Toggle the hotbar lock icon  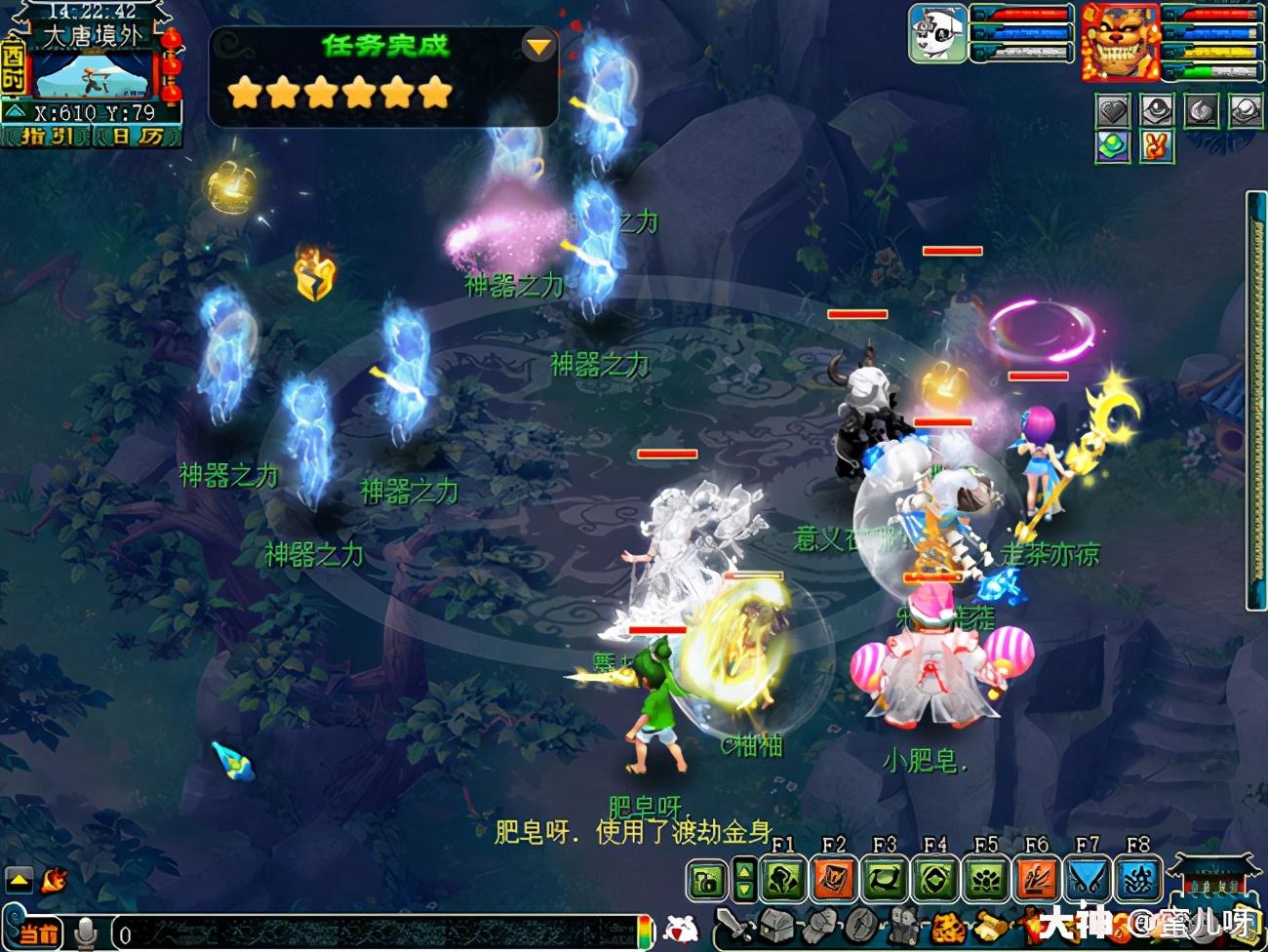706,881
